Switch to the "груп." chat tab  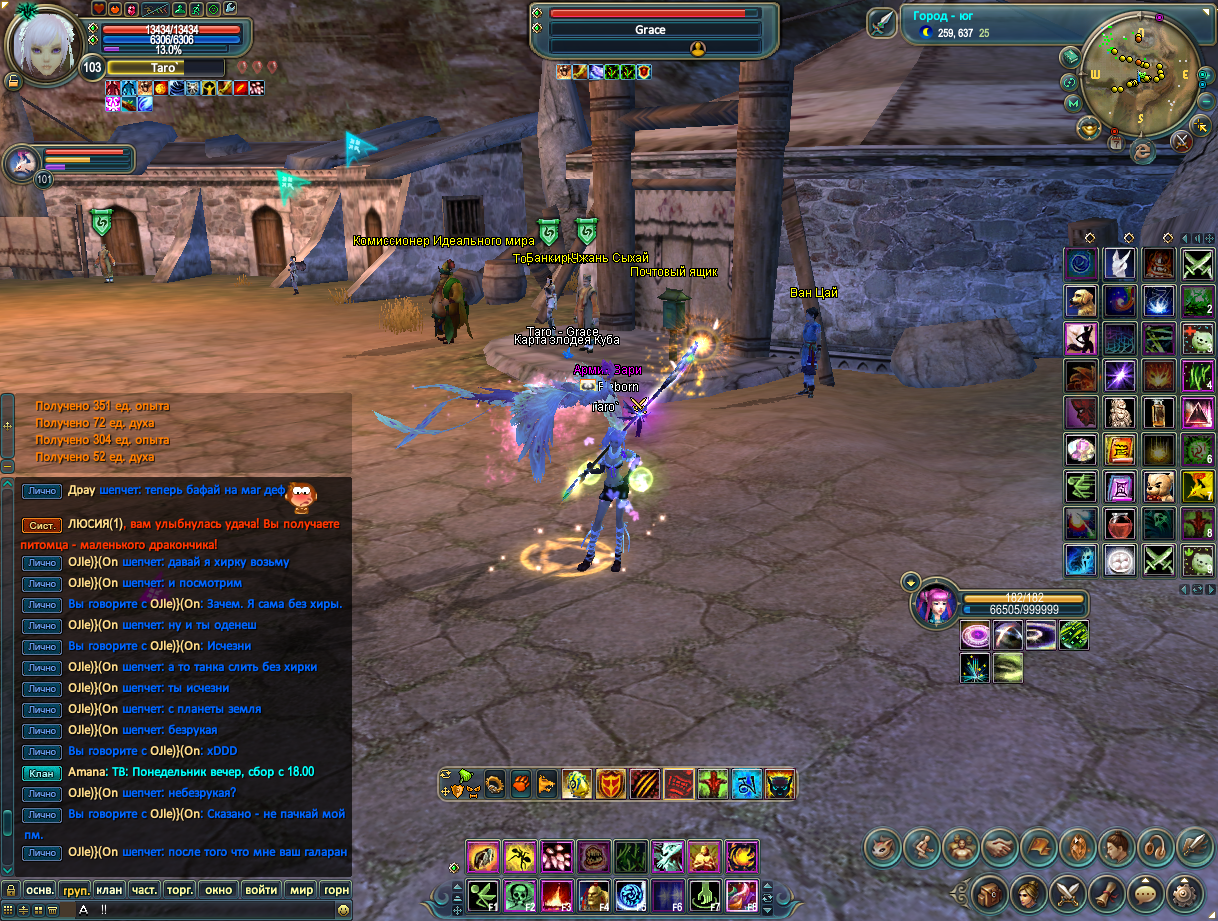click(75, 889)
